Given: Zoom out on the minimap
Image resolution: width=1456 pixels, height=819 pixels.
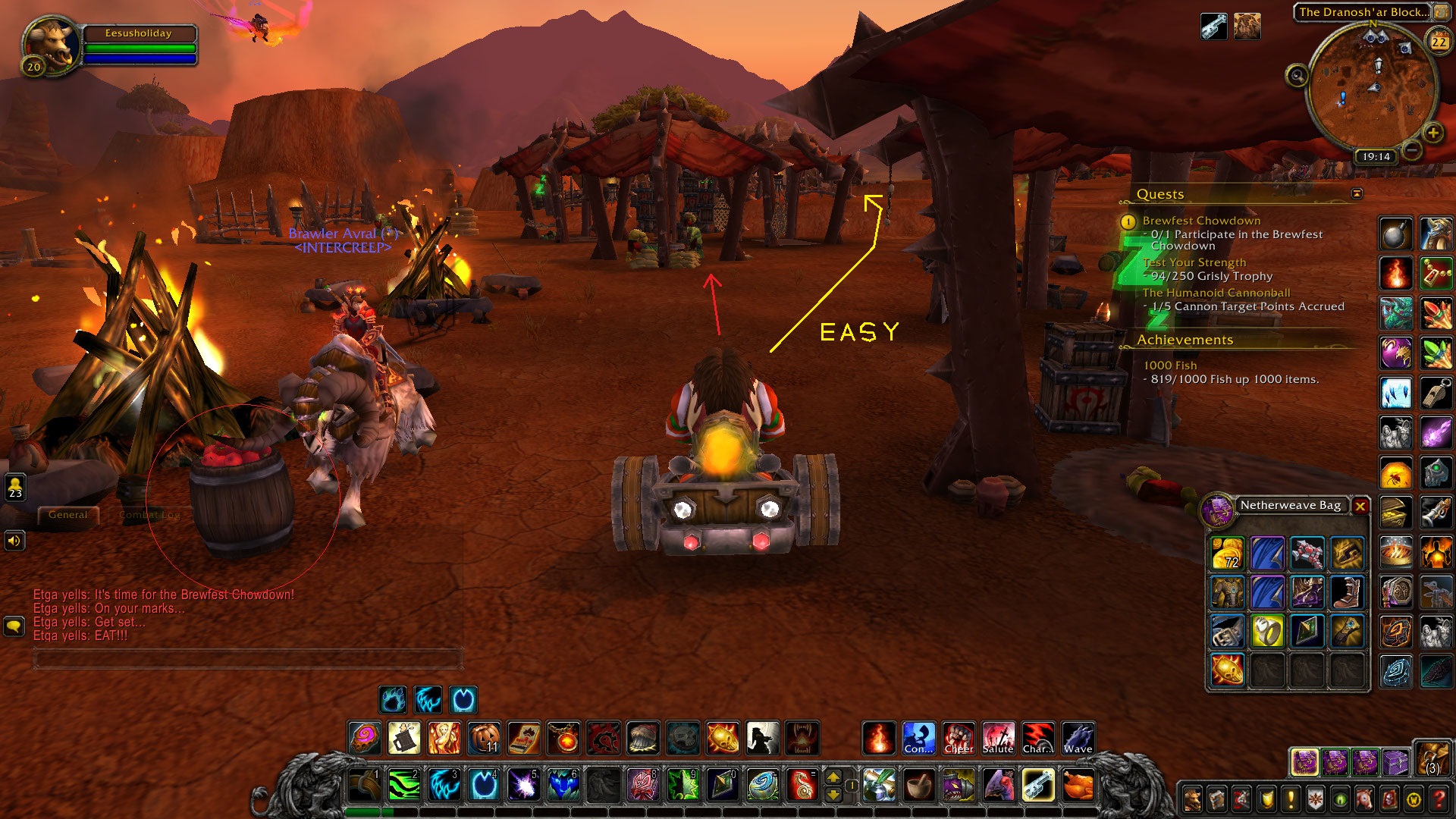Looking at the screenshot, I should [x=1411, y=150].
